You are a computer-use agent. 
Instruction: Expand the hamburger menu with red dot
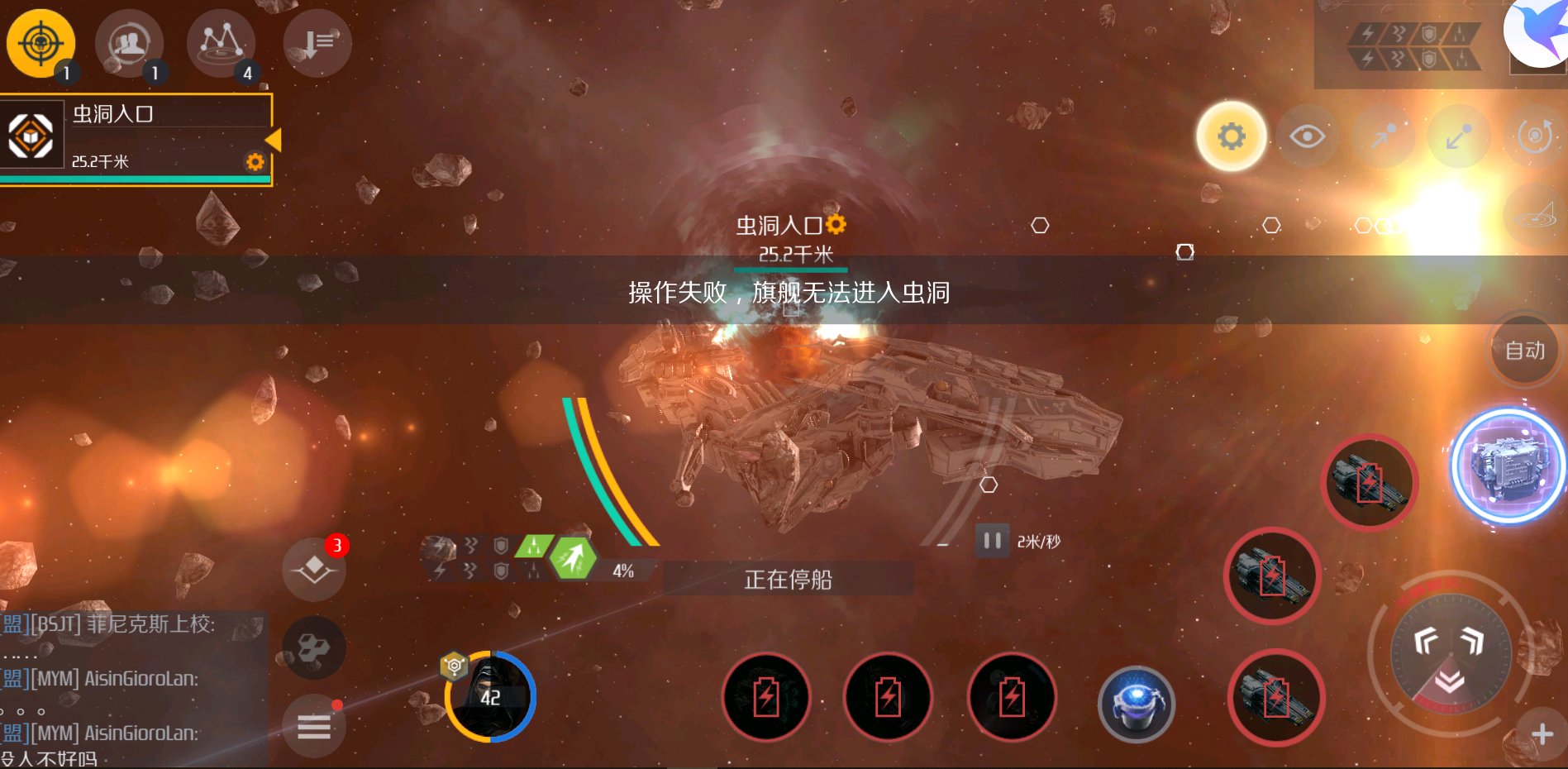[x=314, y=726]
